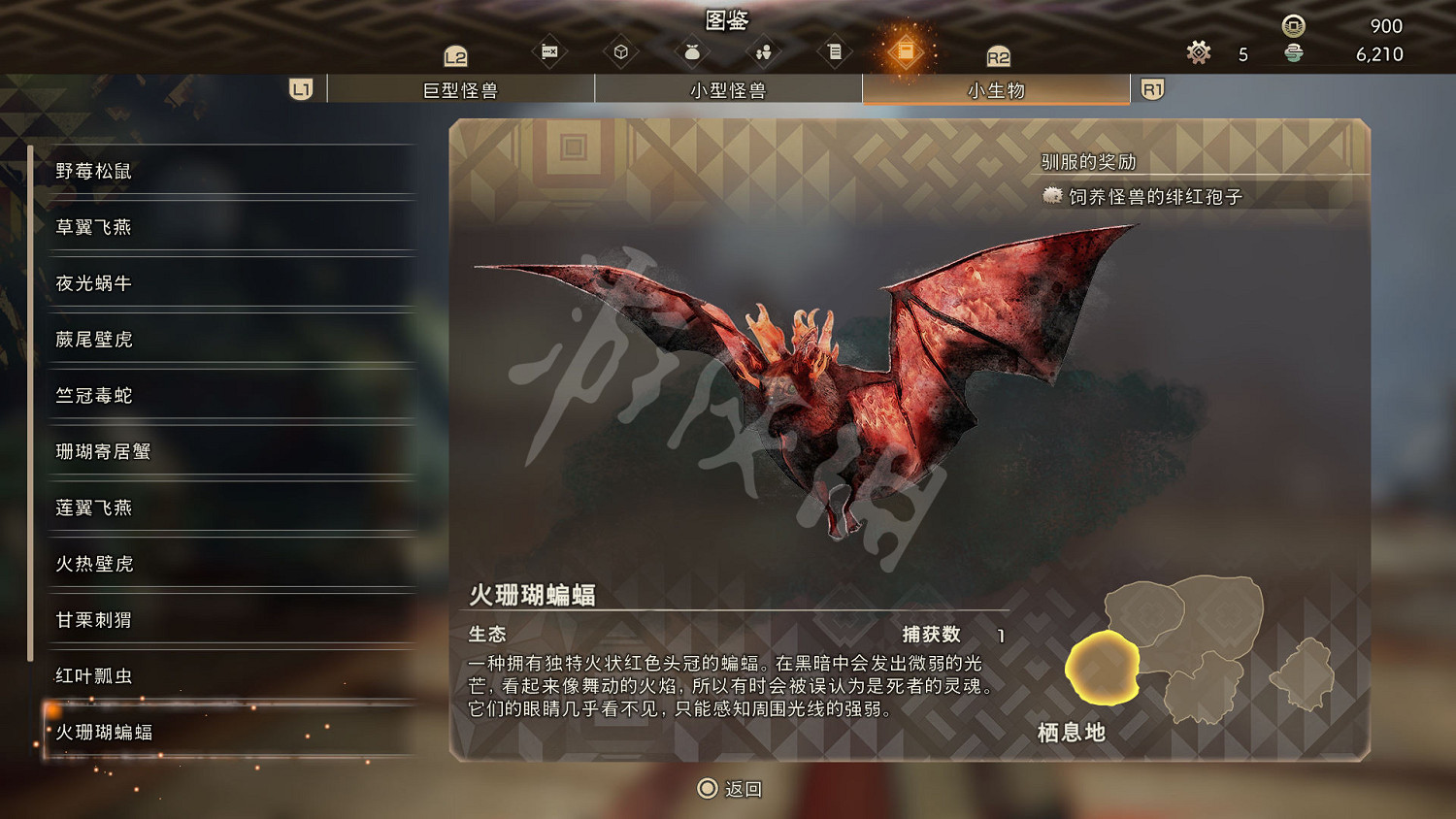
Task: Select the 小生物 tab
Action: click(x=995, y=88)
